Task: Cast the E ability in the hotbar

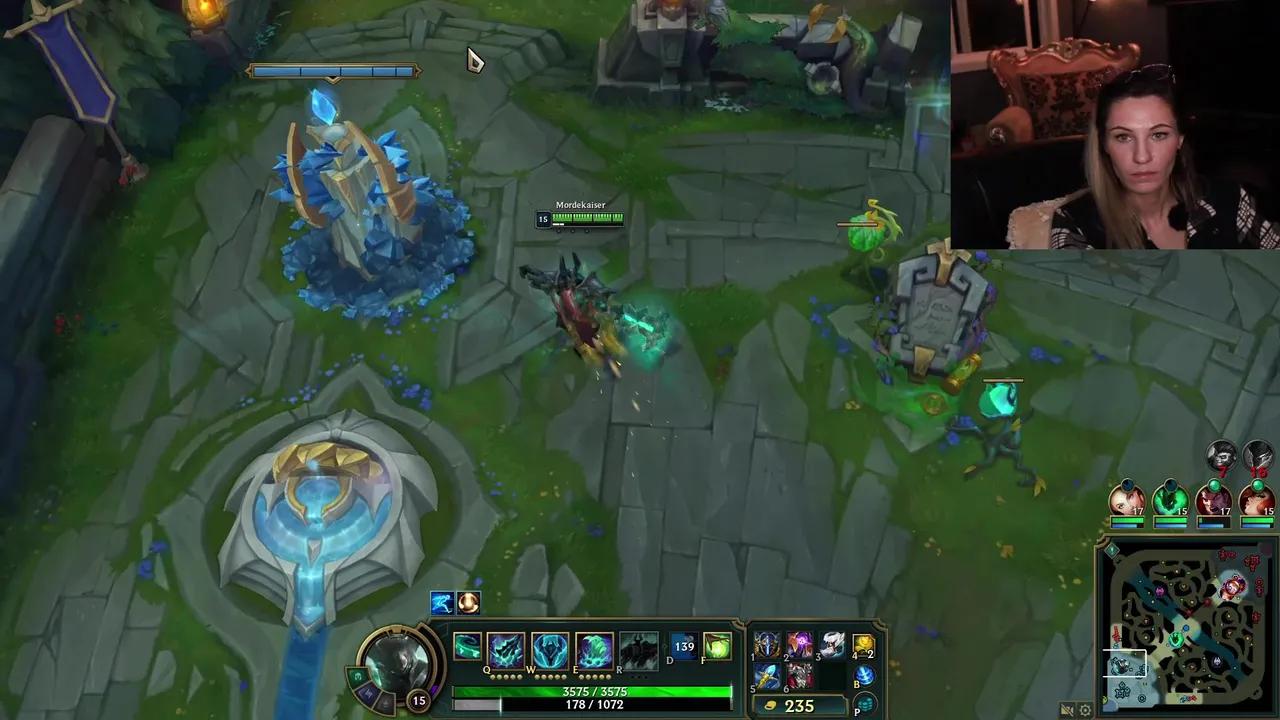Action: click(594, 648)
